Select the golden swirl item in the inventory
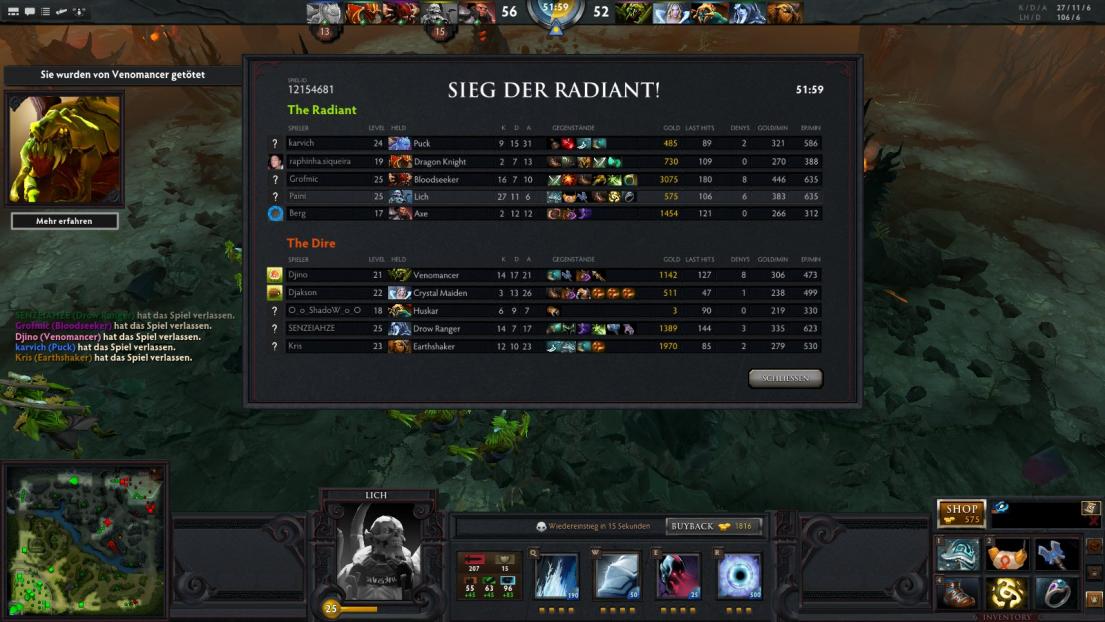1105x622 pixels. click(x=1007, y=593)
